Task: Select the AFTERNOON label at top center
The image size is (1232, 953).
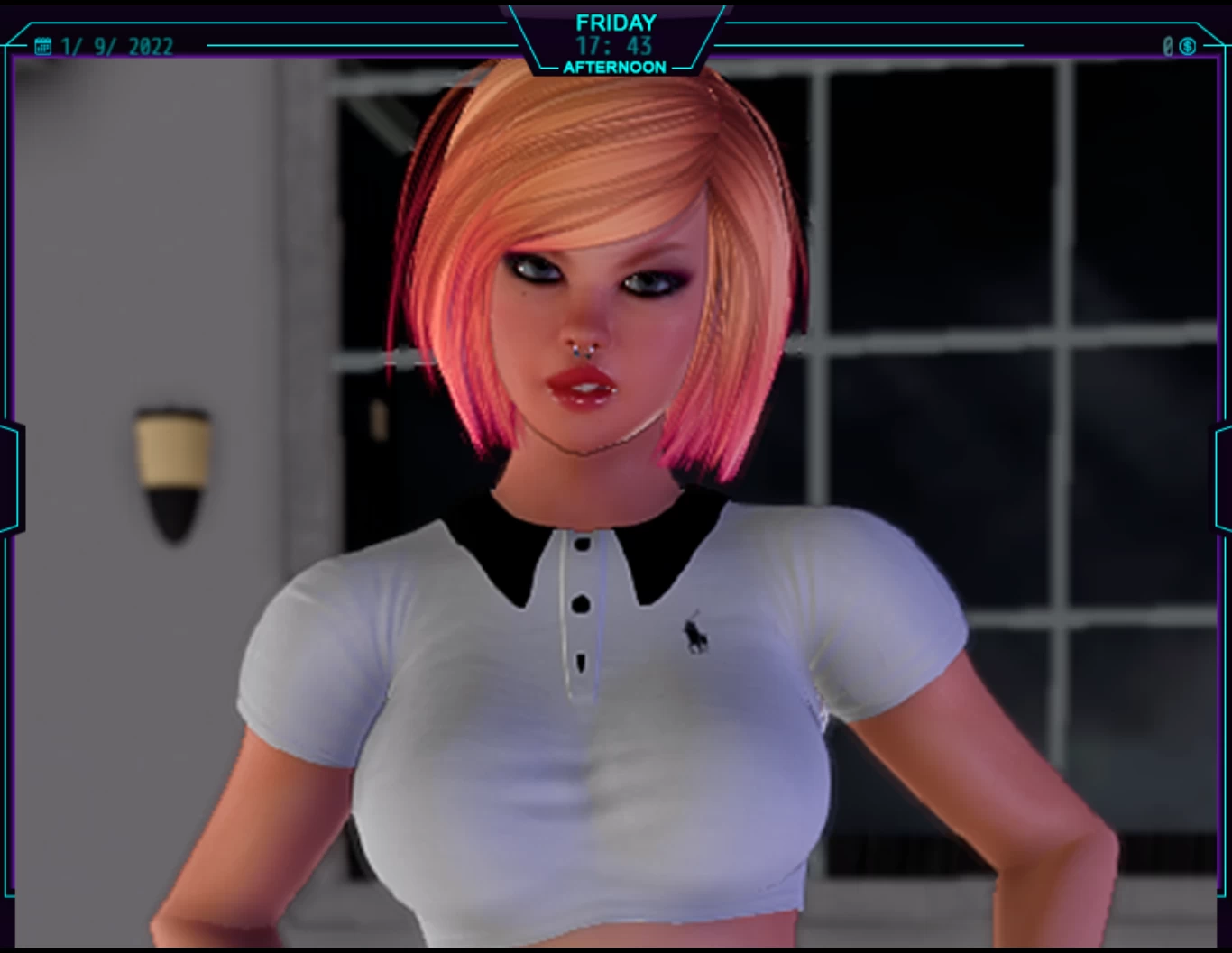Action: pos(614,67)
